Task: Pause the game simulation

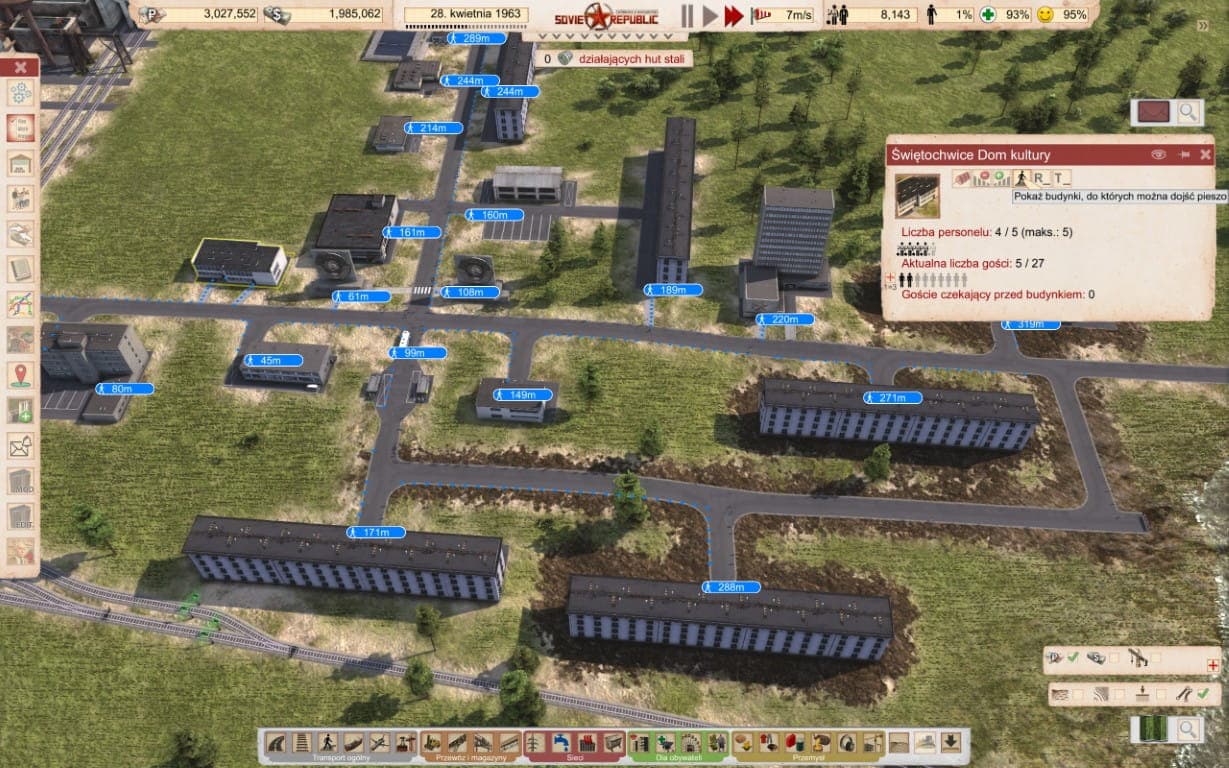Action: click(x=687, y=15)
